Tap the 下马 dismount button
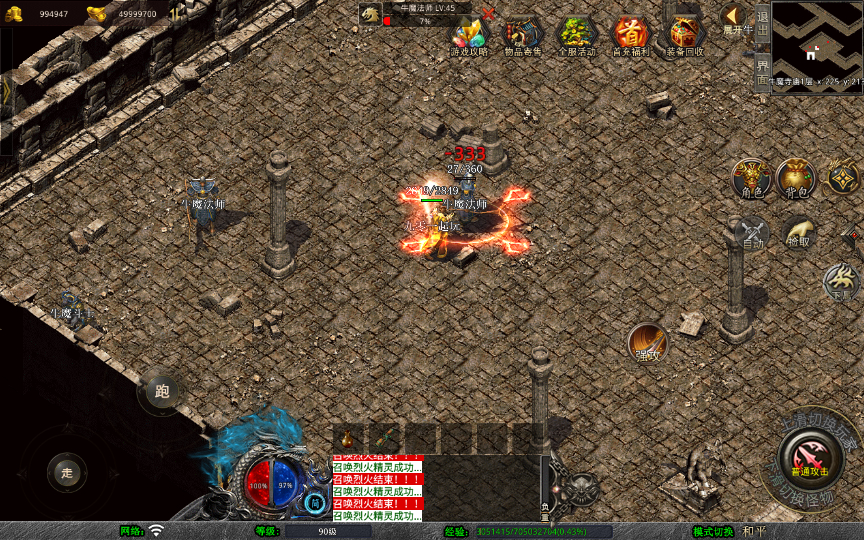The height and width of the screenshot is (540, 864). pyautogui.click(x=841, y=282)
